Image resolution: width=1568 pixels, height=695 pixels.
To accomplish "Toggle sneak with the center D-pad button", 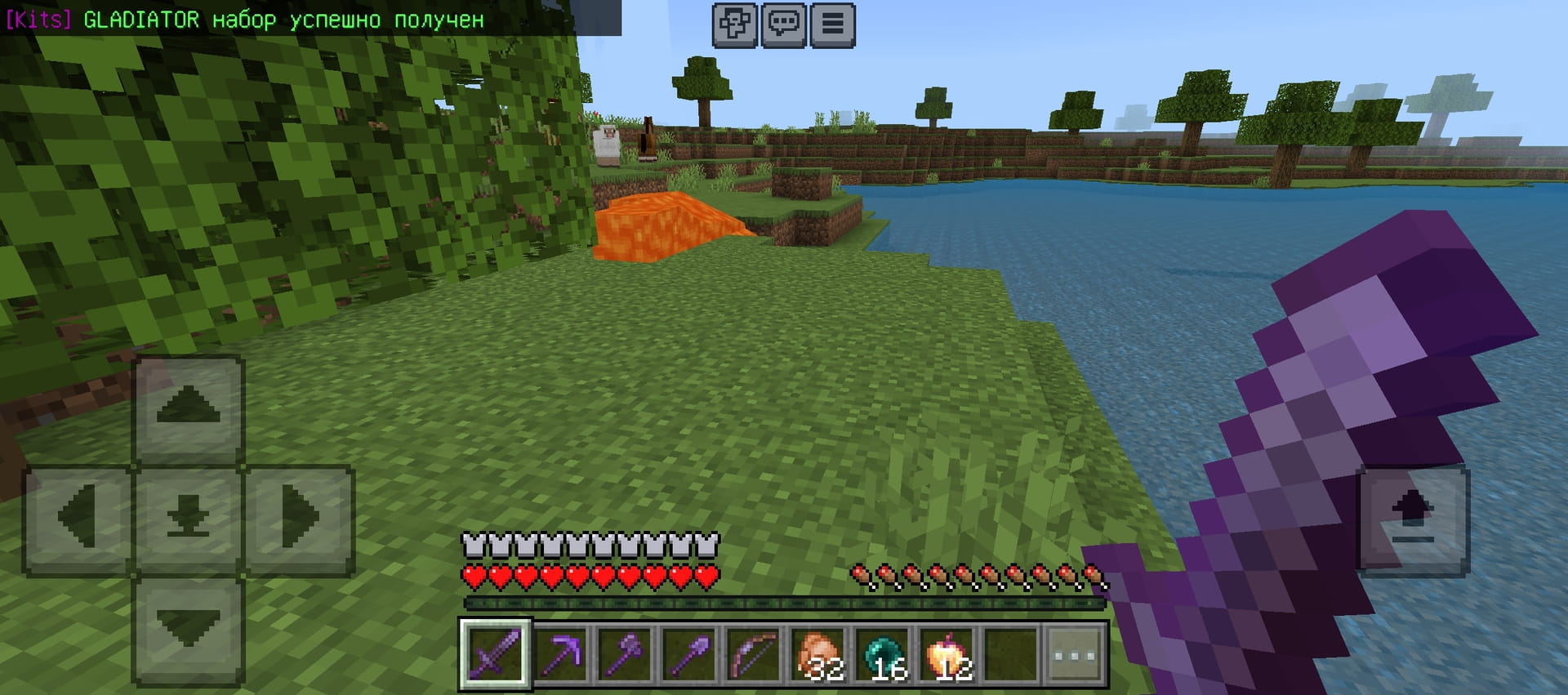I will [x=189, y=519].
